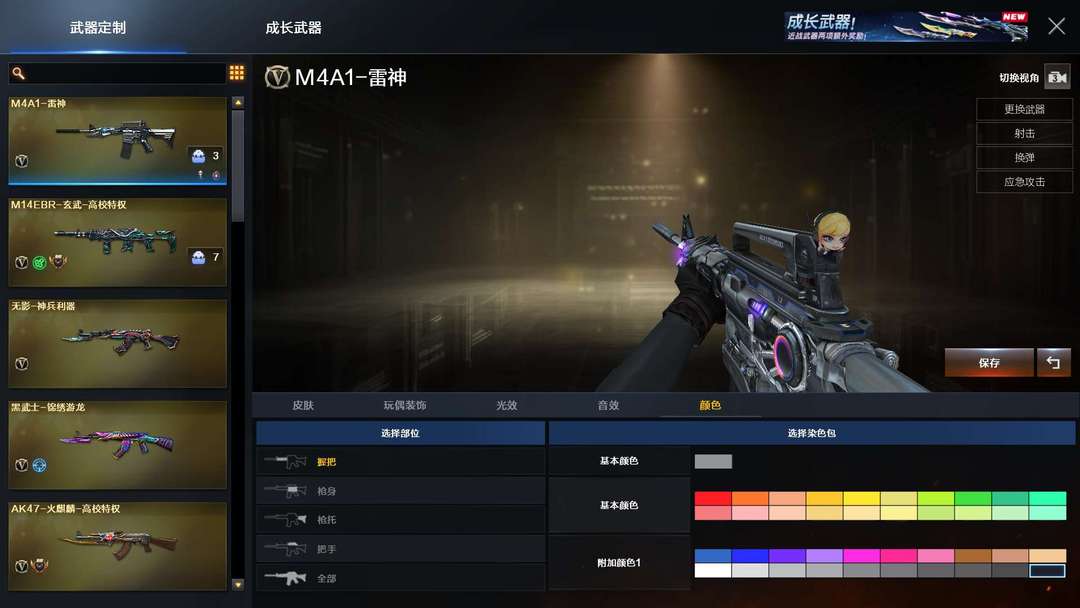Select the 无影-神兵利器 weapon entry
The height and width of the screenshot is (608, 1080).
(118, 343)
